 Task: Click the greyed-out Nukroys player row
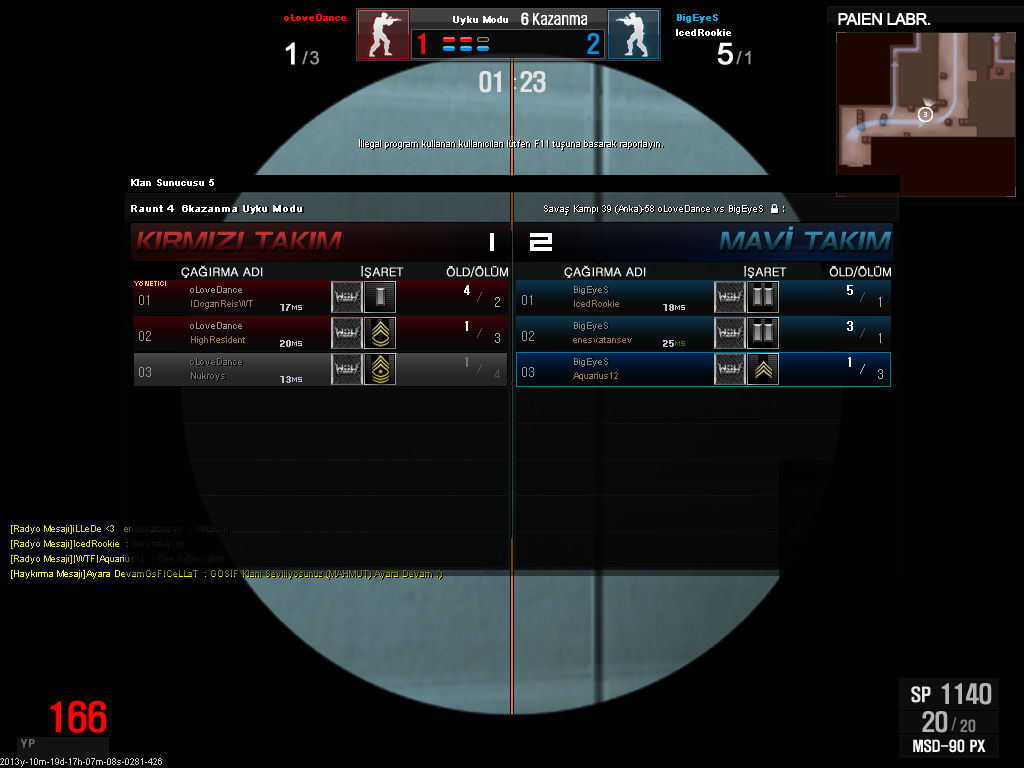pos(320,369)
